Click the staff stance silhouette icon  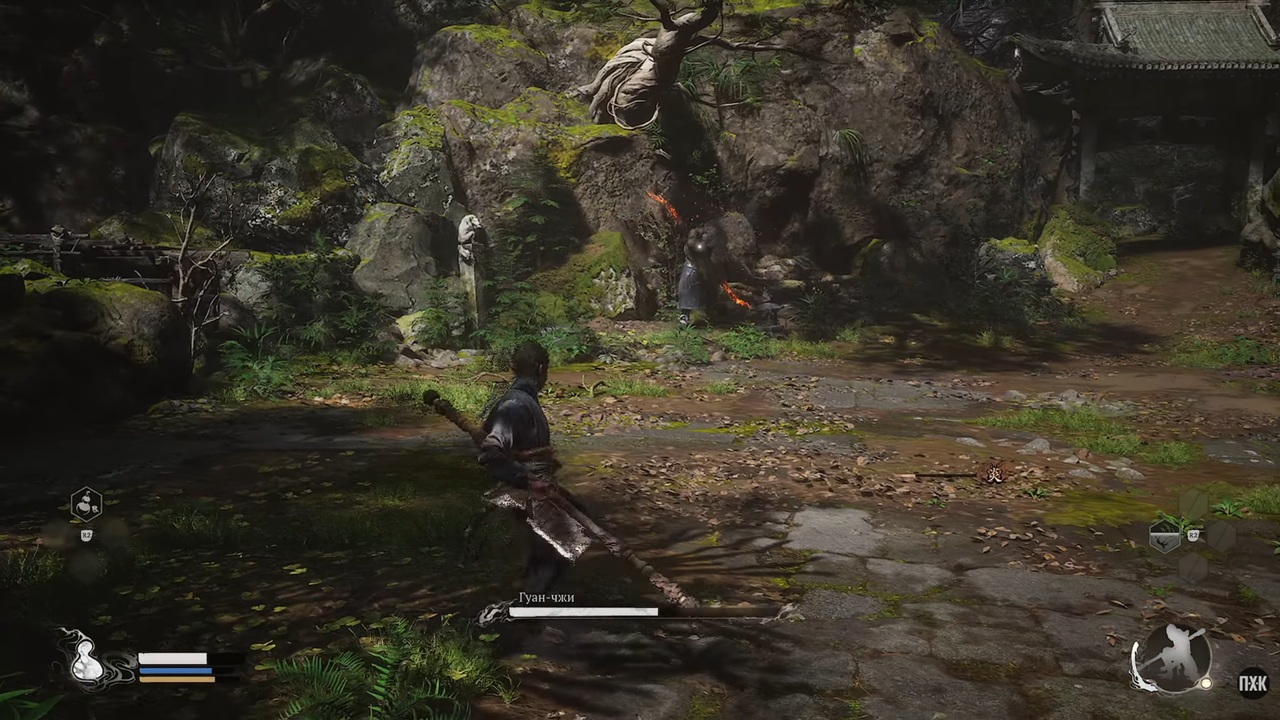click(x=1172, y=658)
